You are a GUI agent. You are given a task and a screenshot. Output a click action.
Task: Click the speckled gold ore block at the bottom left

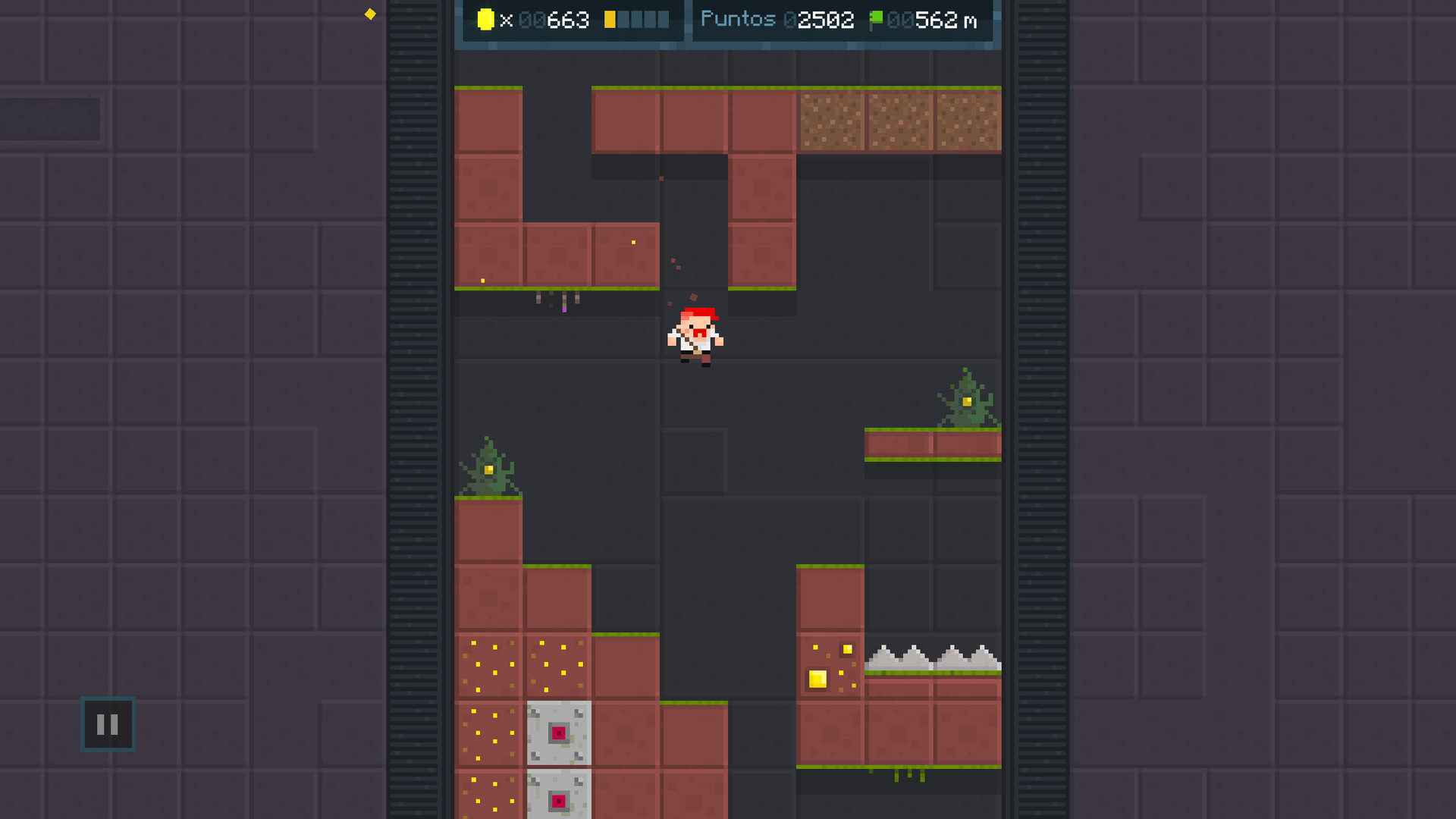coord(488,666)
